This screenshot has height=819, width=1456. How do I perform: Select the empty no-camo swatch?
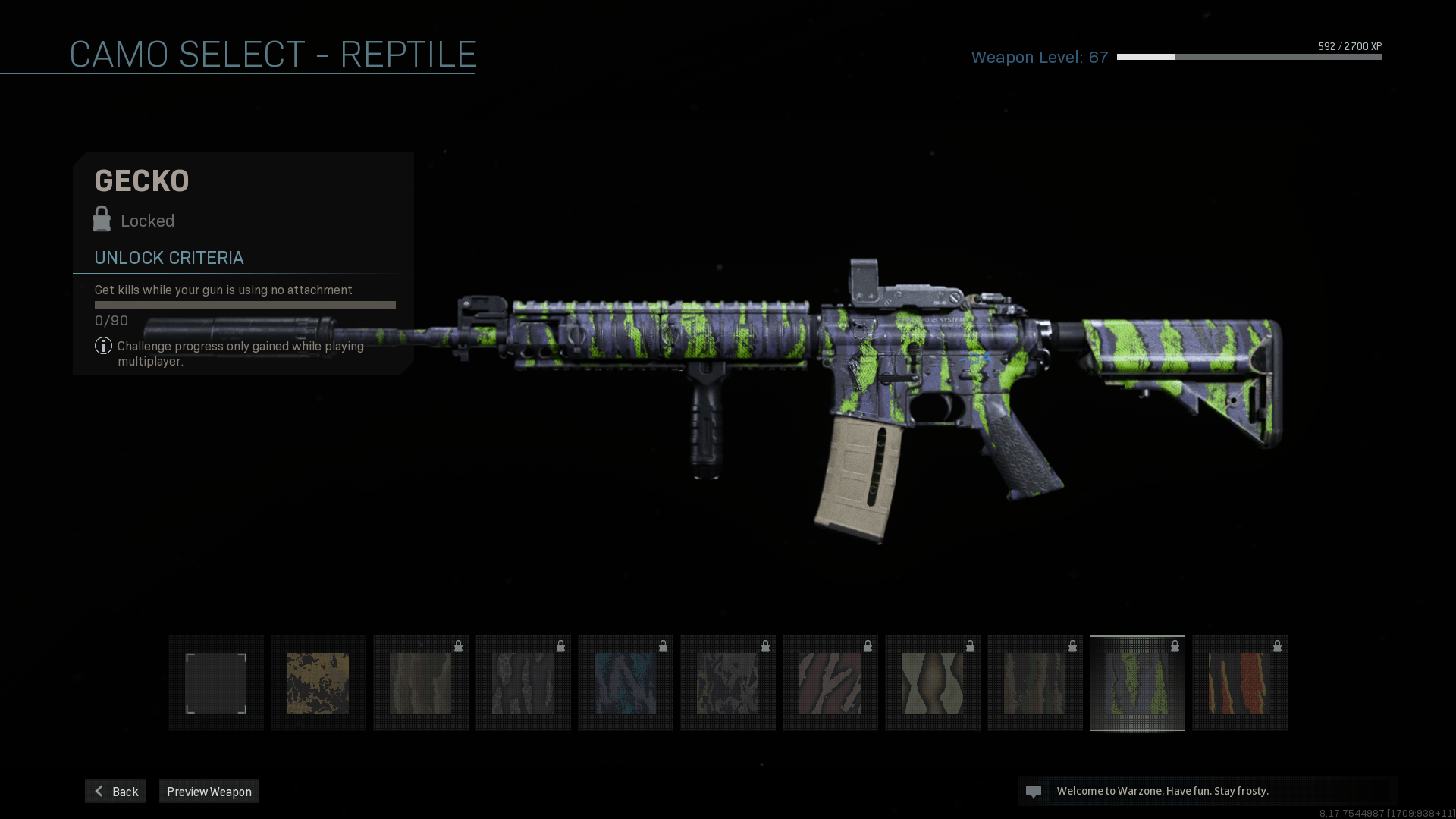216,683
